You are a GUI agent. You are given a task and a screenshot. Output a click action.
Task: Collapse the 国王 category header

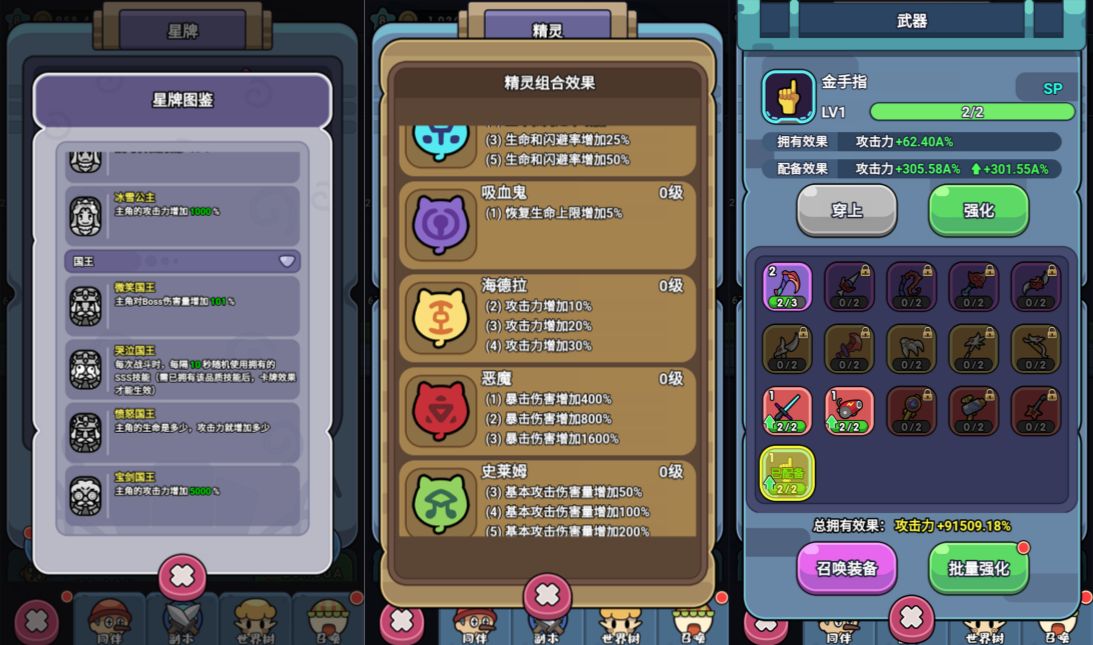pyautogui.click(x=183, y=261)
